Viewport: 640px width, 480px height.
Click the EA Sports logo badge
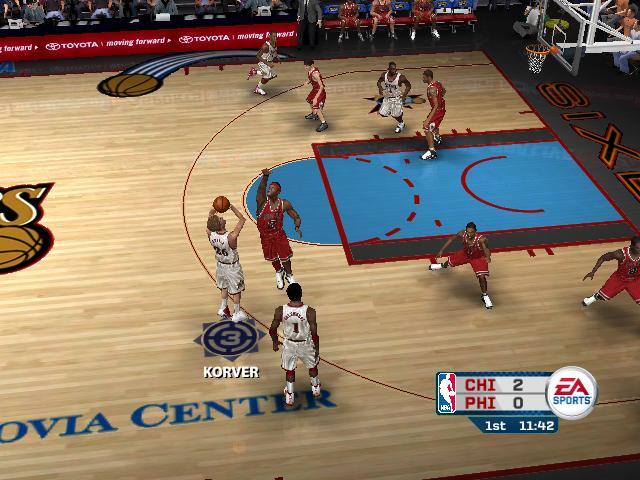(572, 392)
